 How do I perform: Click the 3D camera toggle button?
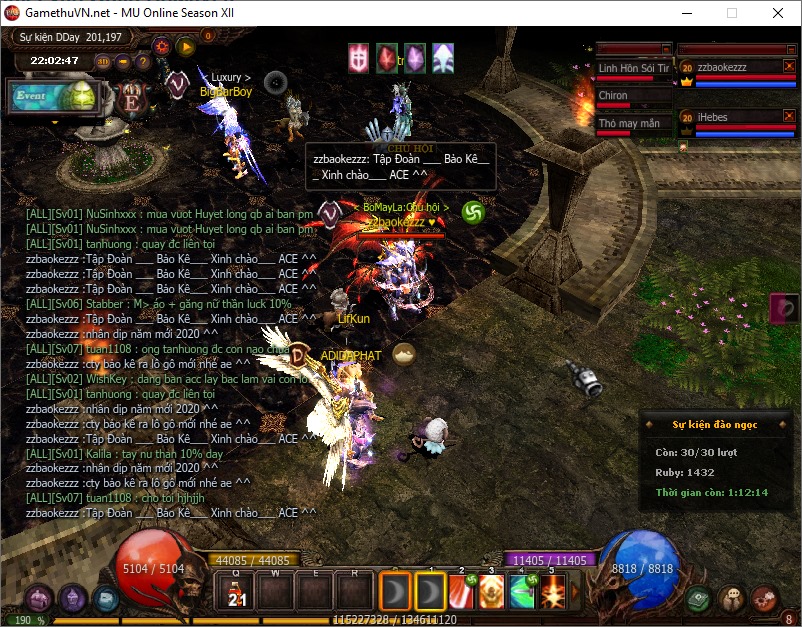click(x=103, y=61)
